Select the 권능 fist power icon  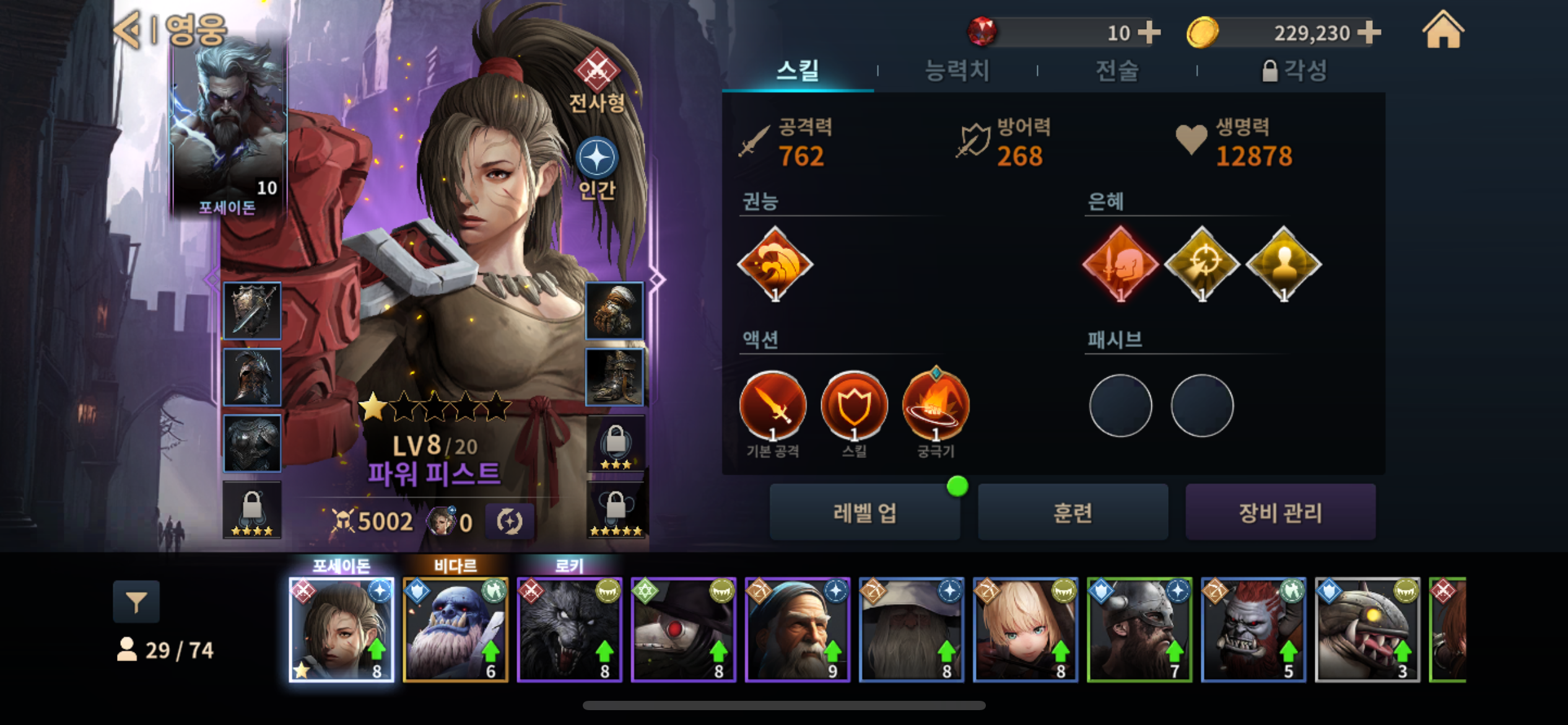pyautogui.click(x=775, y=265)
